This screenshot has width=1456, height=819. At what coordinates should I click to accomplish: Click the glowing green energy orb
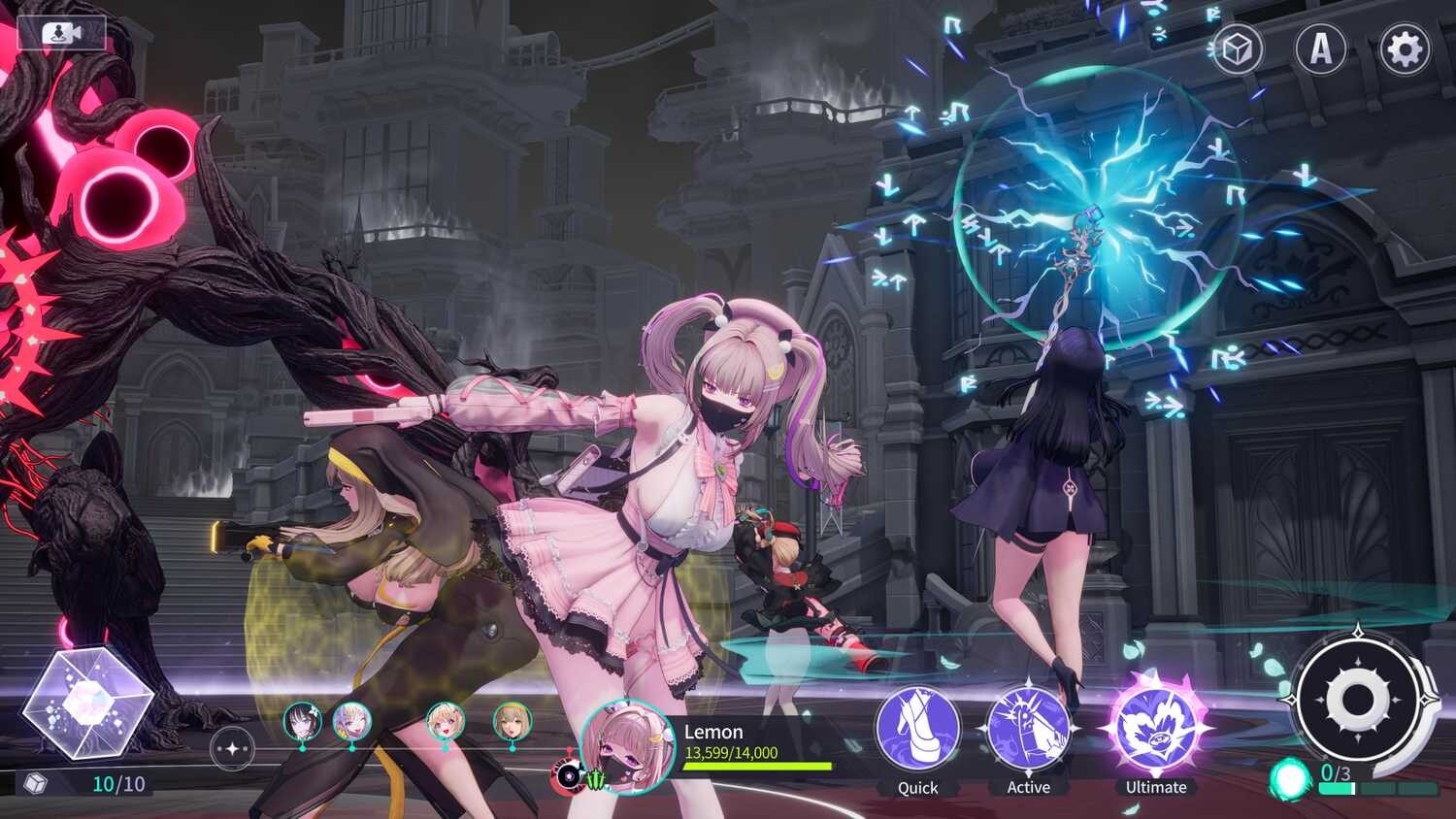[1290, 777]
